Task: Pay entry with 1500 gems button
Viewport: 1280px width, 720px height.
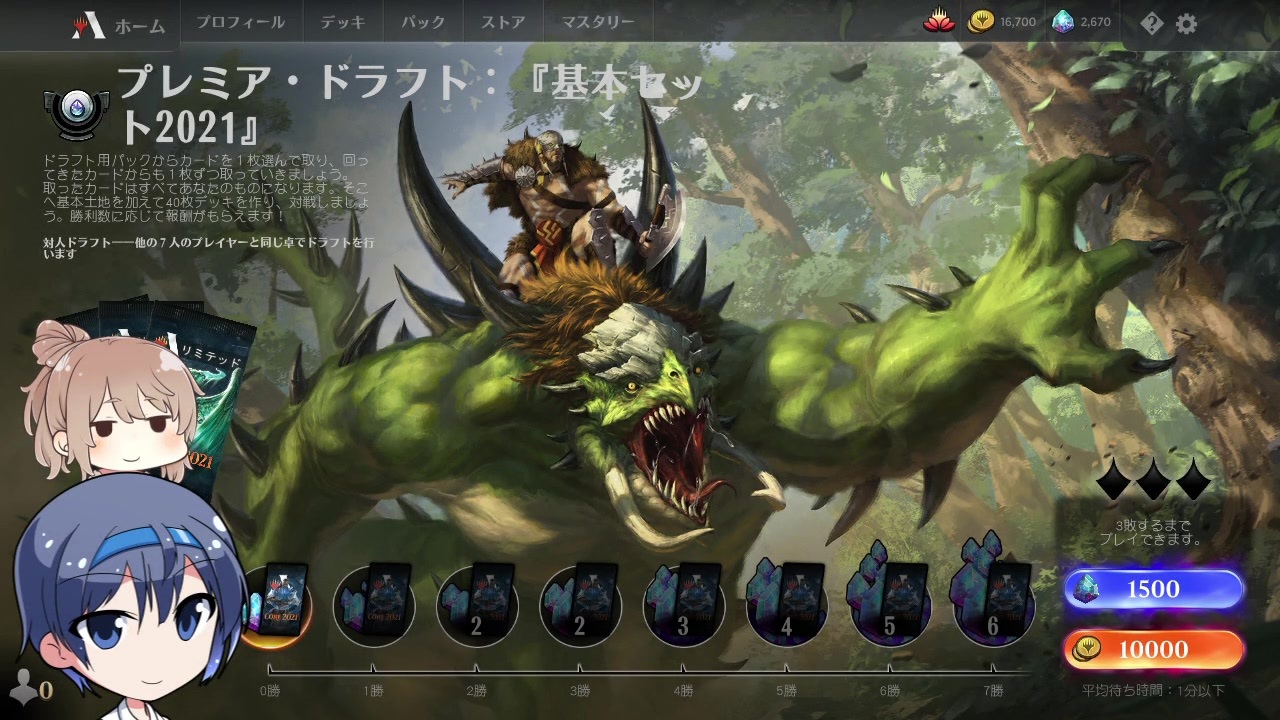Action: 1152,589
